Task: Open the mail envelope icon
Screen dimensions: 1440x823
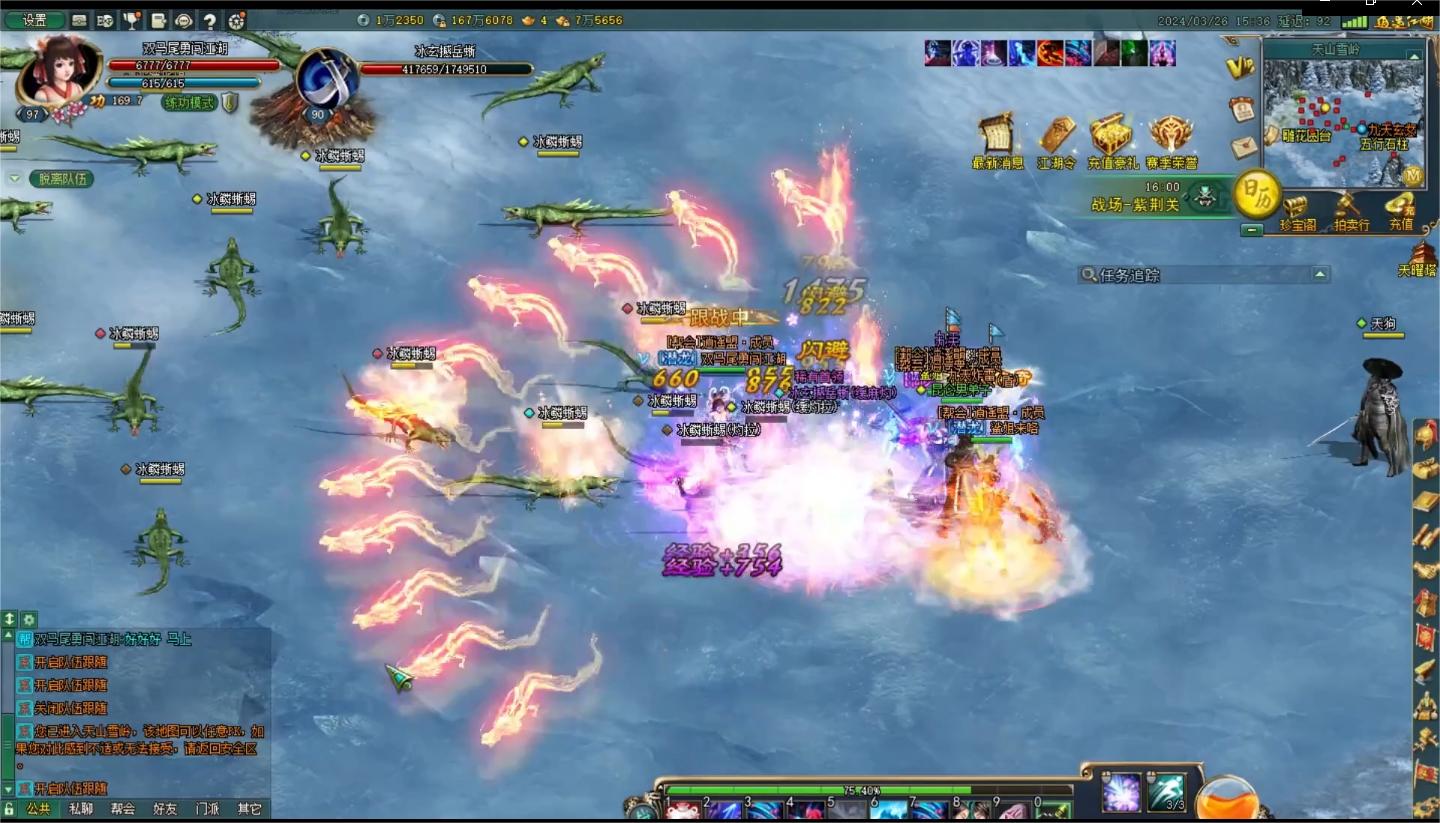Action: 1243,146
